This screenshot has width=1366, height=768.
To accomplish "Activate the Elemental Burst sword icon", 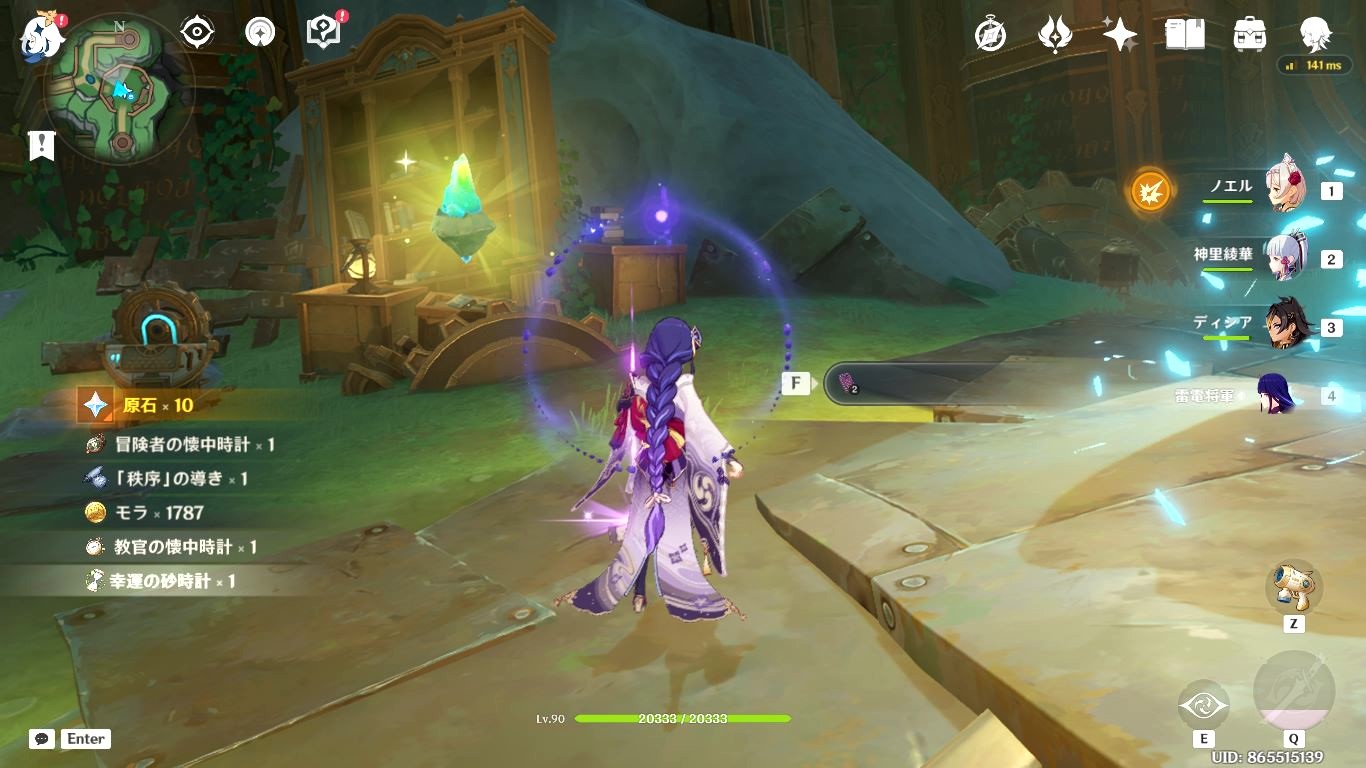I will click(x=1294, y=691).
